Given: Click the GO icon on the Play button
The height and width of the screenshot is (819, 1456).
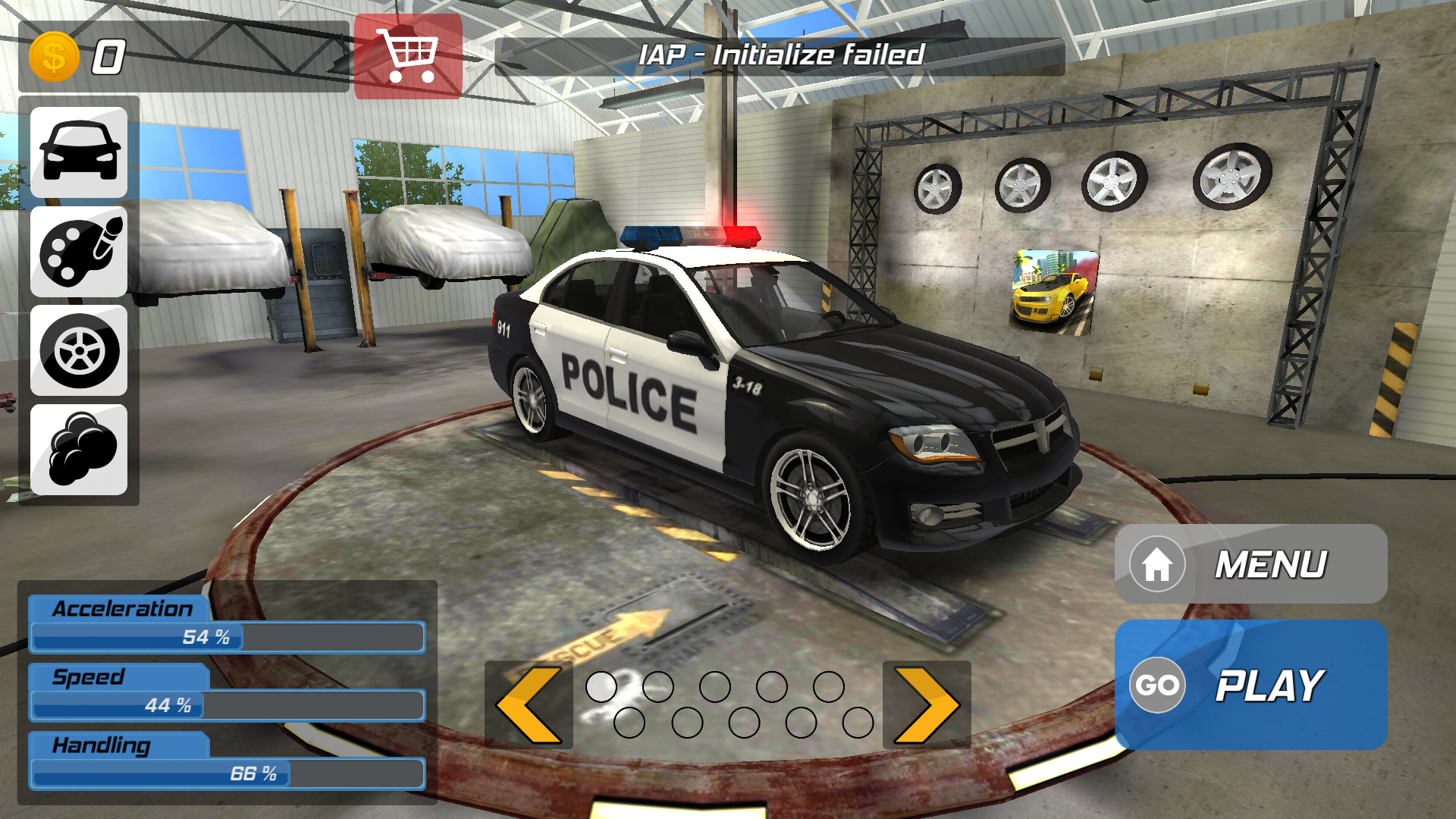Looking at the screenshot, I should pyautogui.click(x=1158, y=685).
